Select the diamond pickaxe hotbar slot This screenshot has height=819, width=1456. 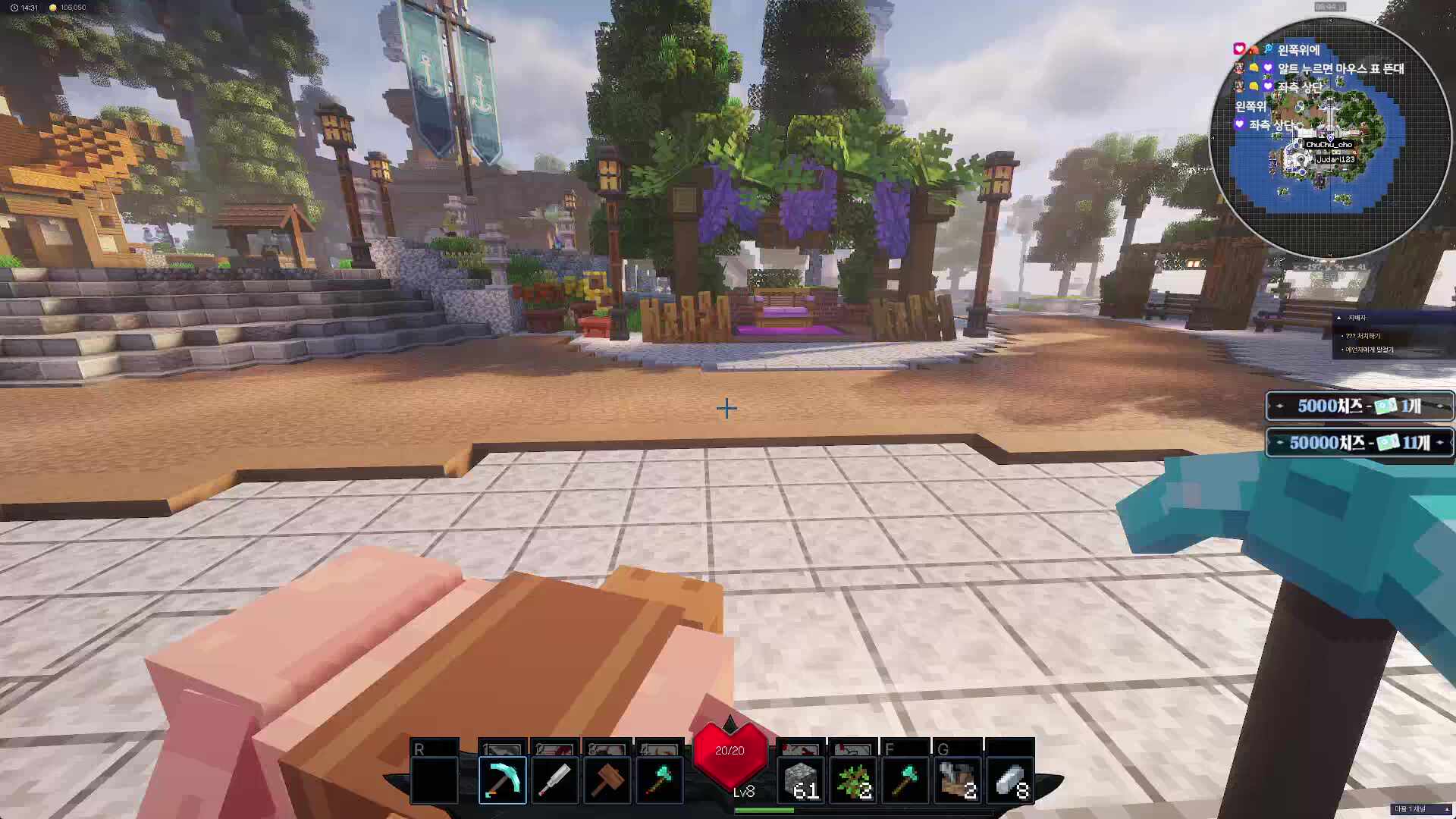(502, 780)
